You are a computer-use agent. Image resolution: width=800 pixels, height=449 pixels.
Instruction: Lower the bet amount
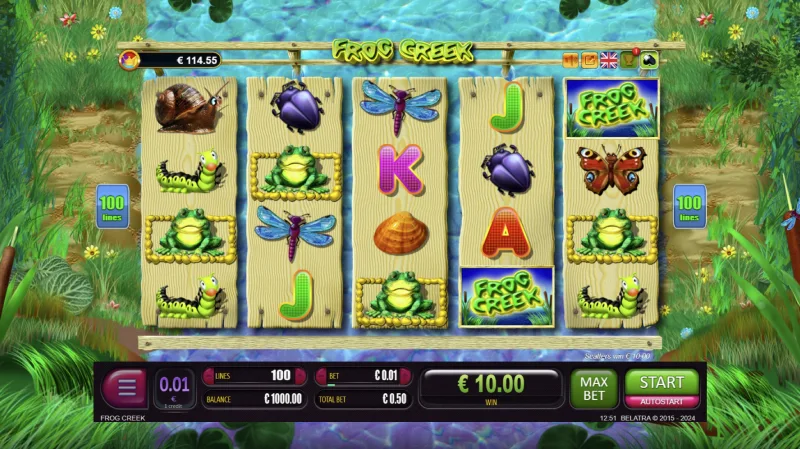click(x=323, y=376)
